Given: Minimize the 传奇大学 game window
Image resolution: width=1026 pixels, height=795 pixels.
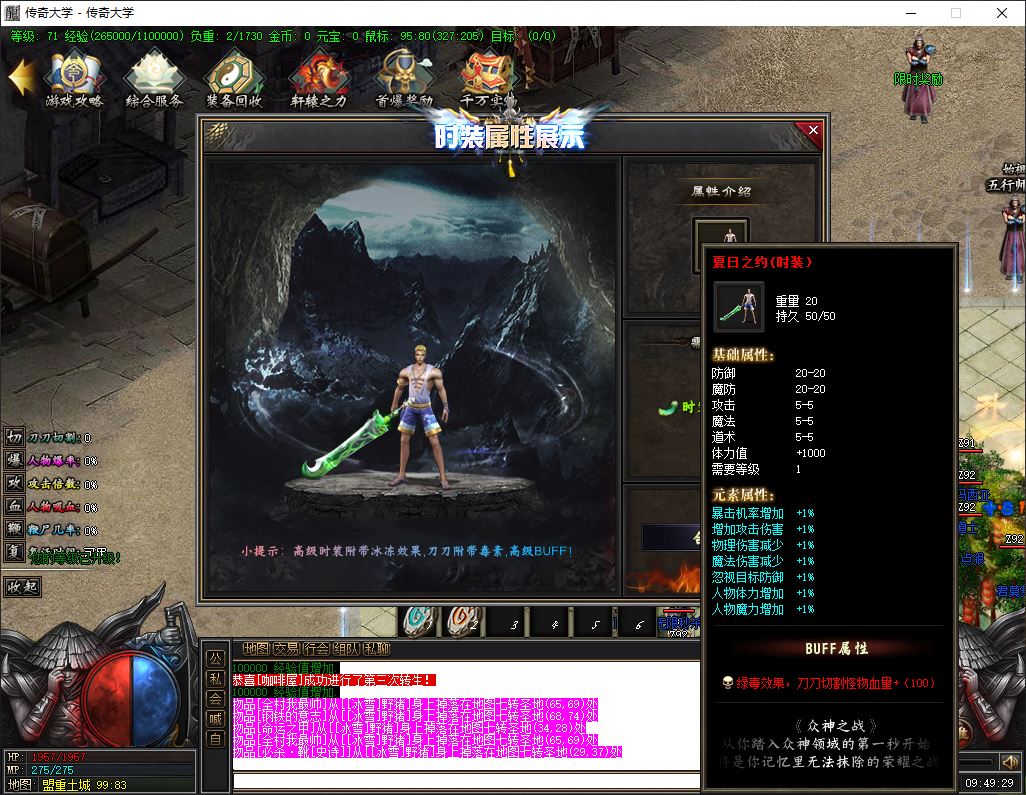Looking at the screenshot, I should (910, 13).
